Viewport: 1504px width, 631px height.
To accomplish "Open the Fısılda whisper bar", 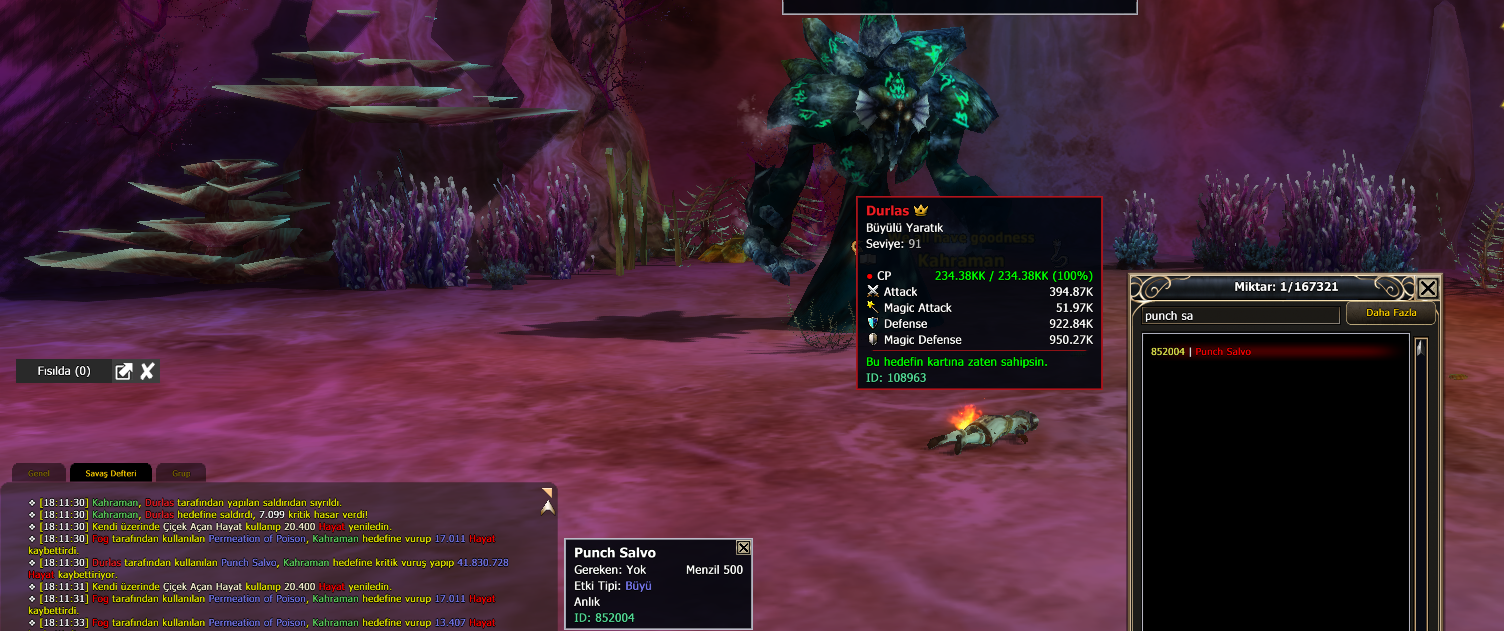I will 64,371.
